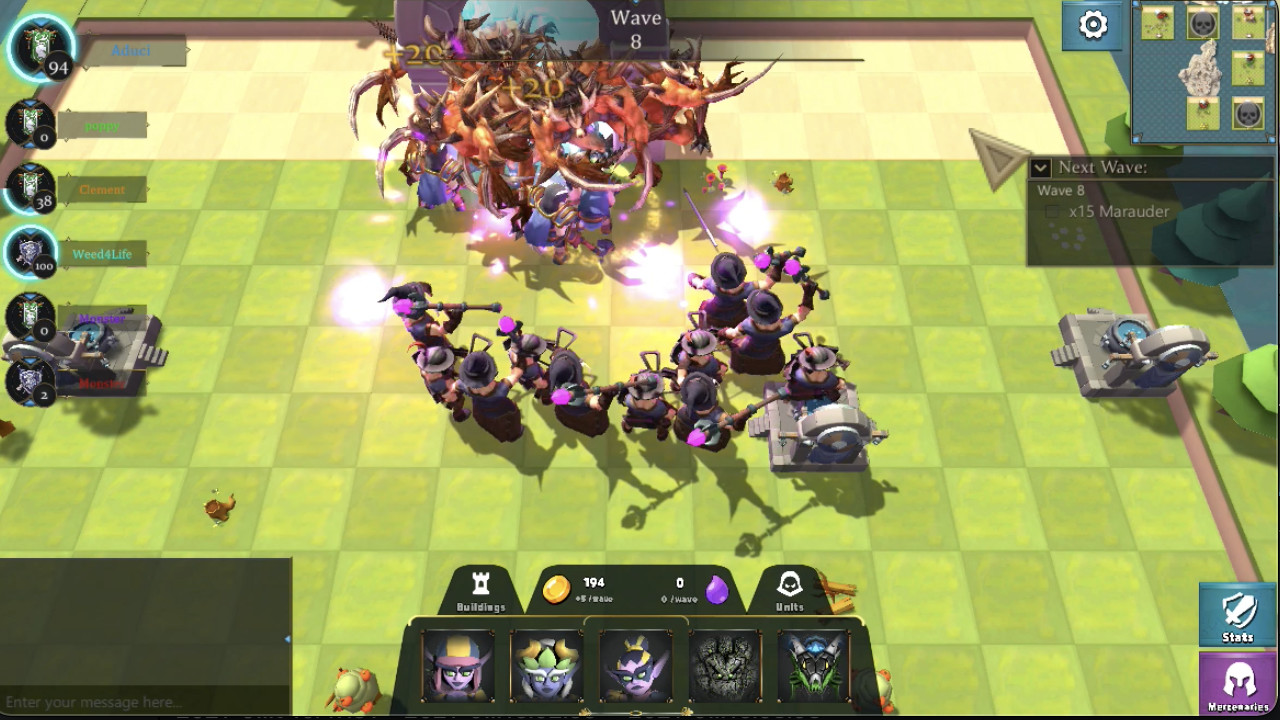
Task: Select the stone golem unit portrait
Action: pyautogui.click(x=725, y=665)
